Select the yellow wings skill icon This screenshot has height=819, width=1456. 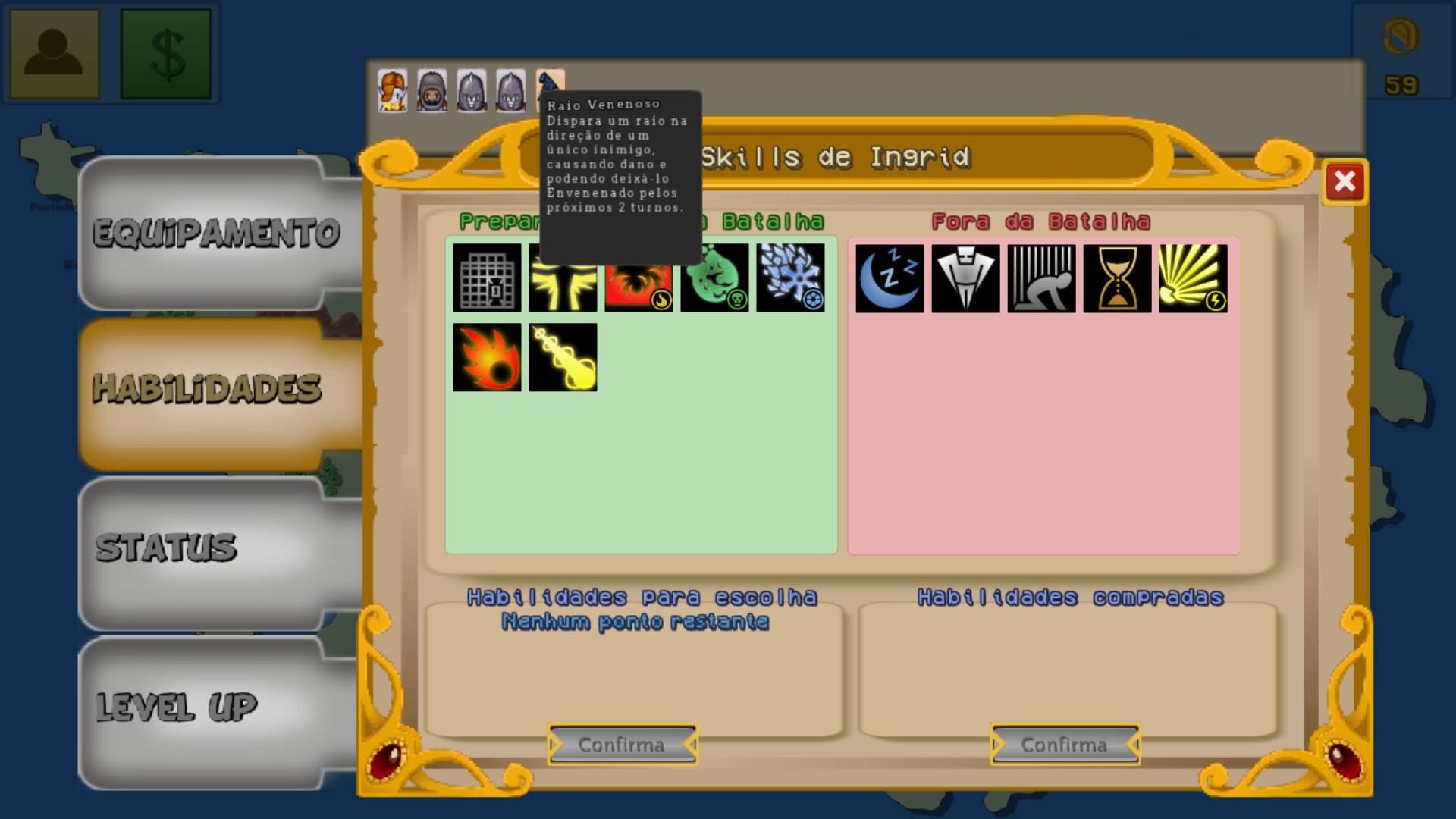562,278
